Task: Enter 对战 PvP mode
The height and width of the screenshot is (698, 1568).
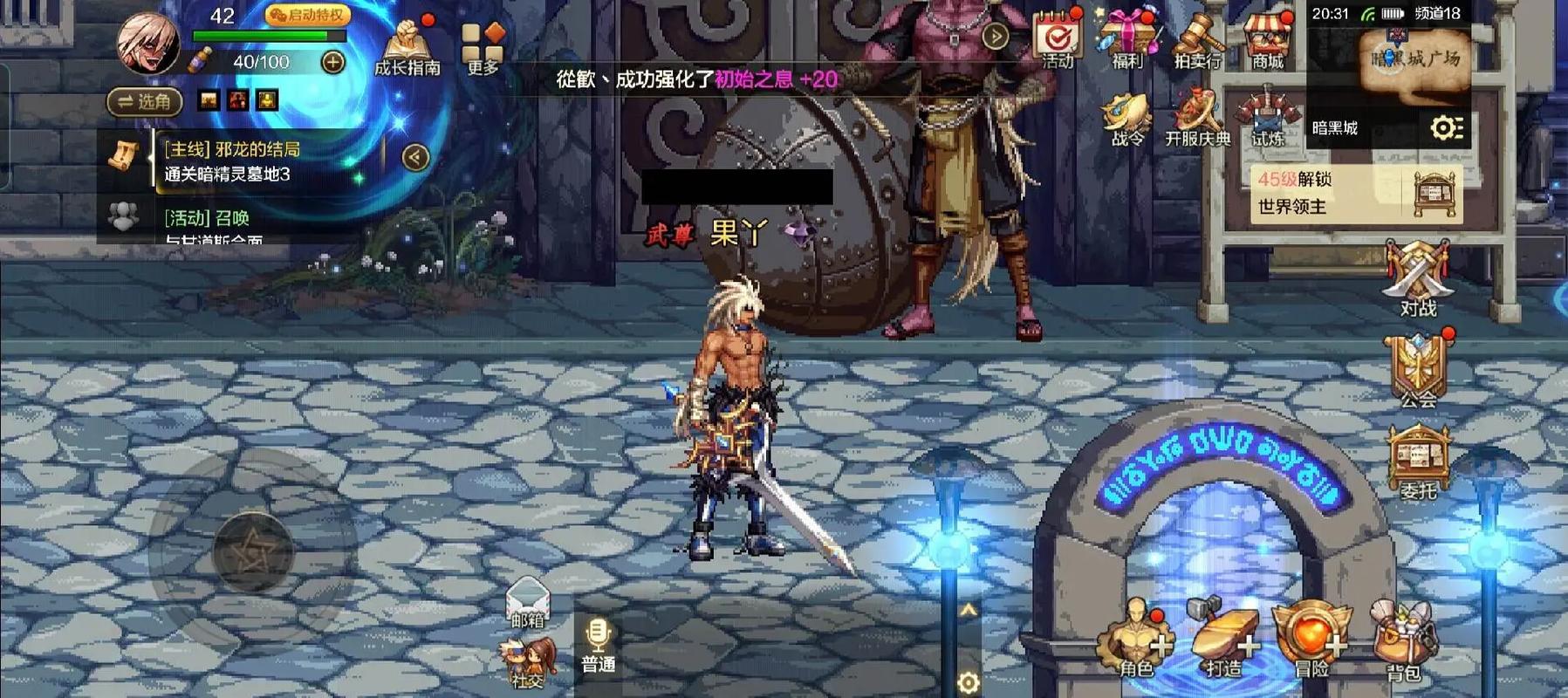Action: click(x=1418, y=277)
